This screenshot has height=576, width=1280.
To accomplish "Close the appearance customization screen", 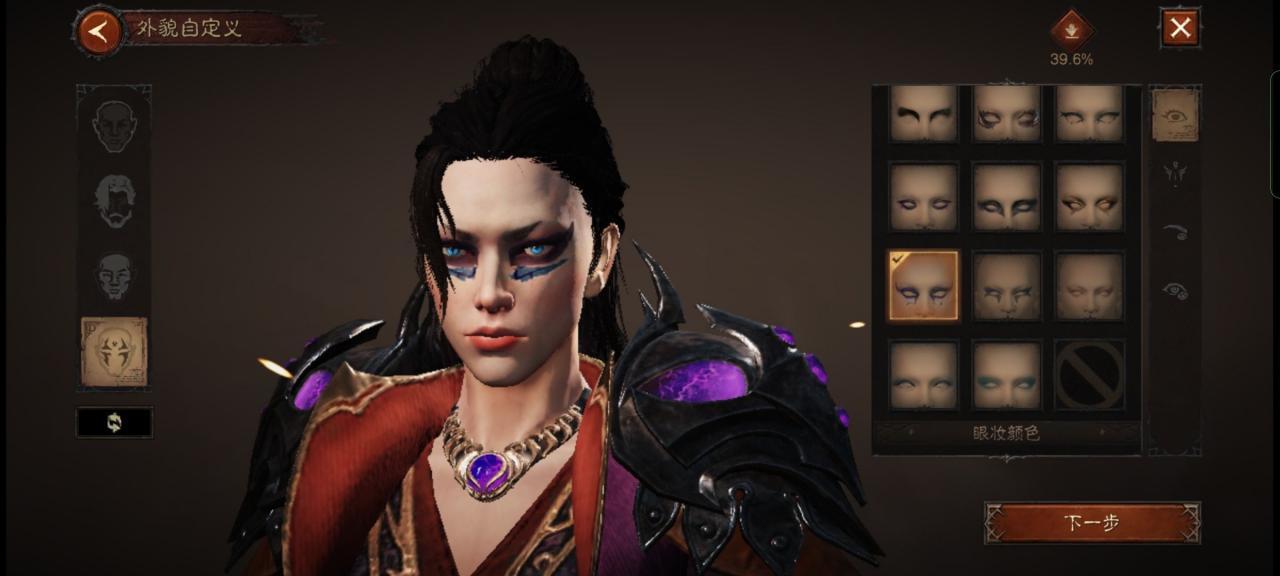I will tap(1180, 28).
